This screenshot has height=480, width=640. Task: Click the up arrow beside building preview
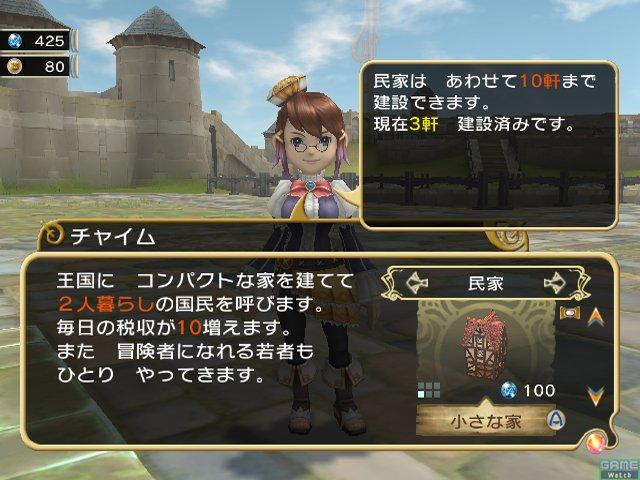[x=595, y=317]
